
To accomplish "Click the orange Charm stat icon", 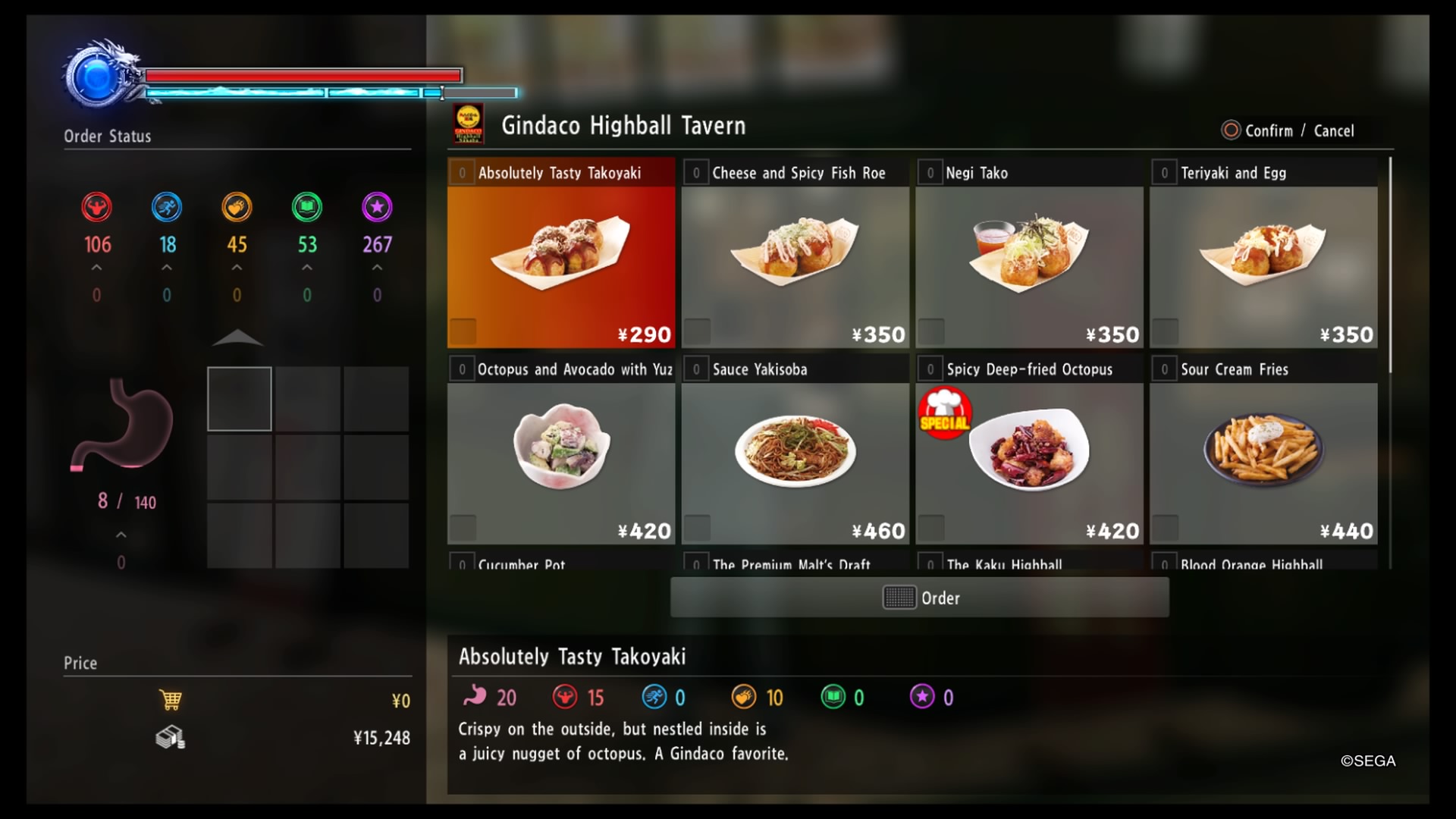I will pyautogui.click(x=237, y=206).
